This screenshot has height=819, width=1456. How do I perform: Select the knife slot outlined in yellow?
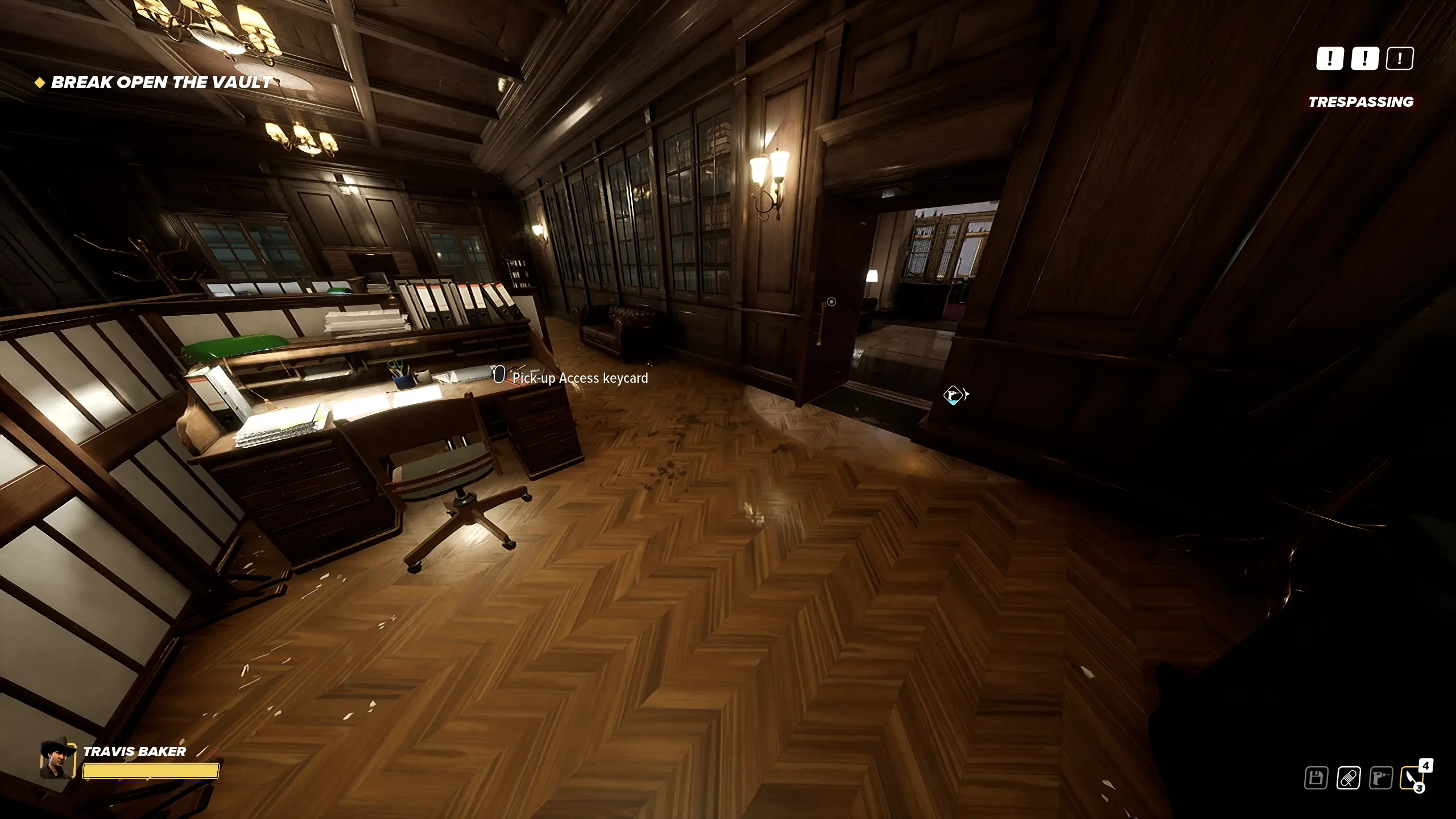[1411, 778]
